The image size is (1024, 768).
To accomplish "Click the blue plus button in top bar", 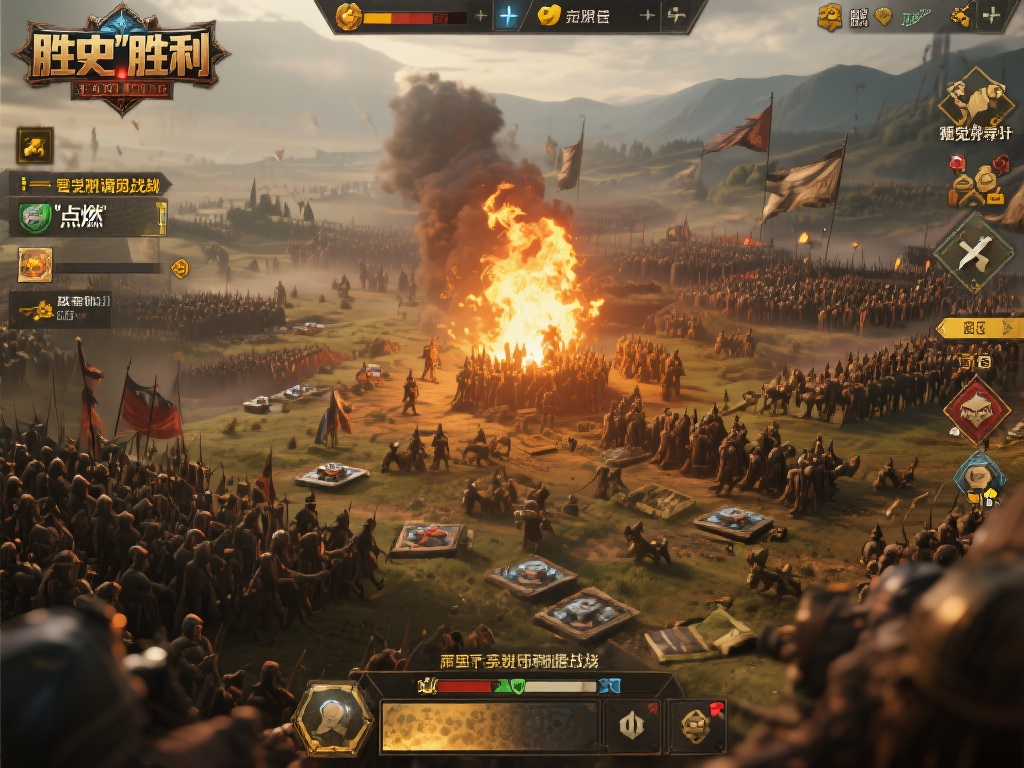I will click(509, 16).
